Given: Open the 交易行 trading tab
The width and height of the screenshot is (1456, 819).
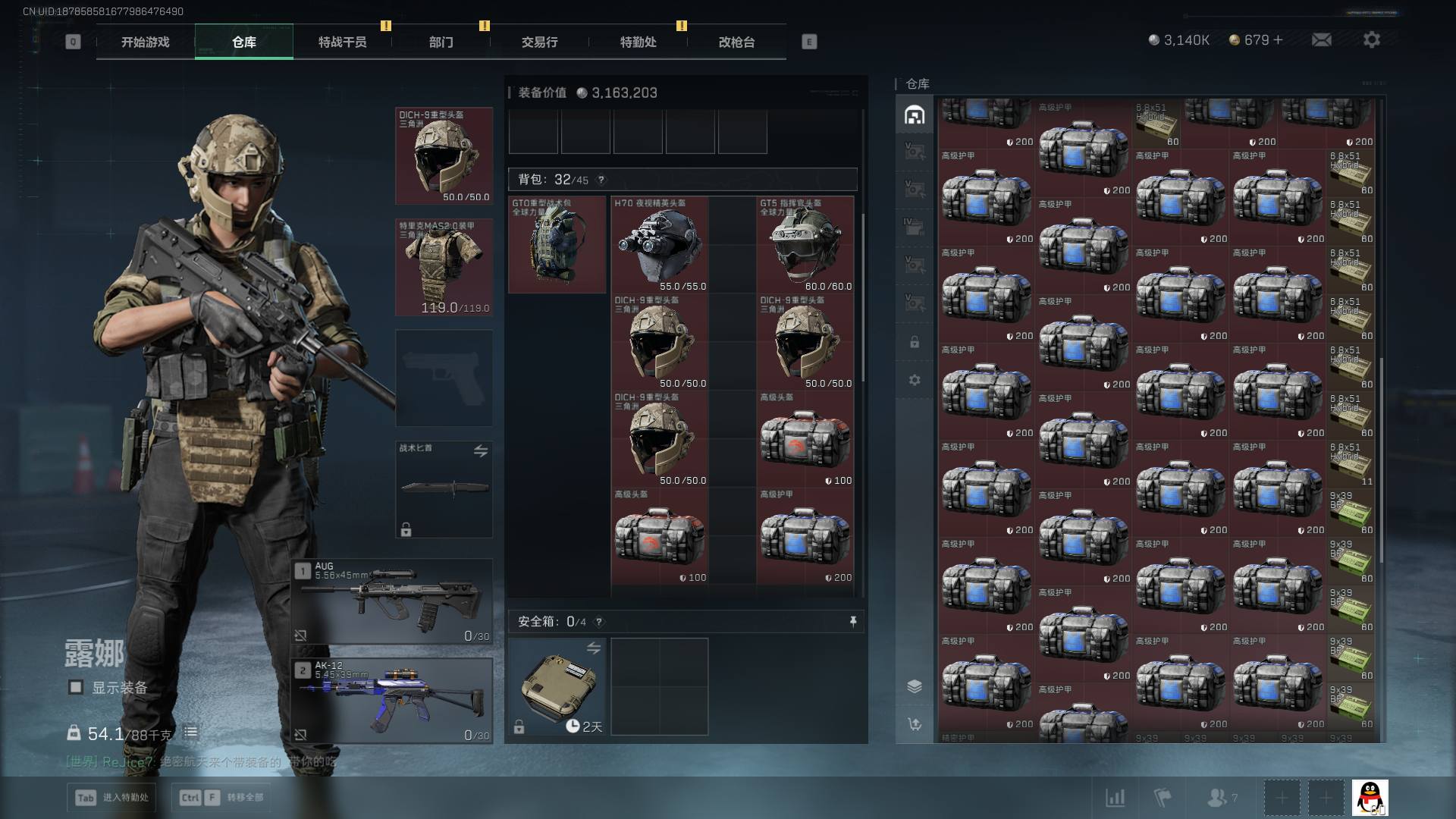Looking at the screenshot, I should (539, 42).
